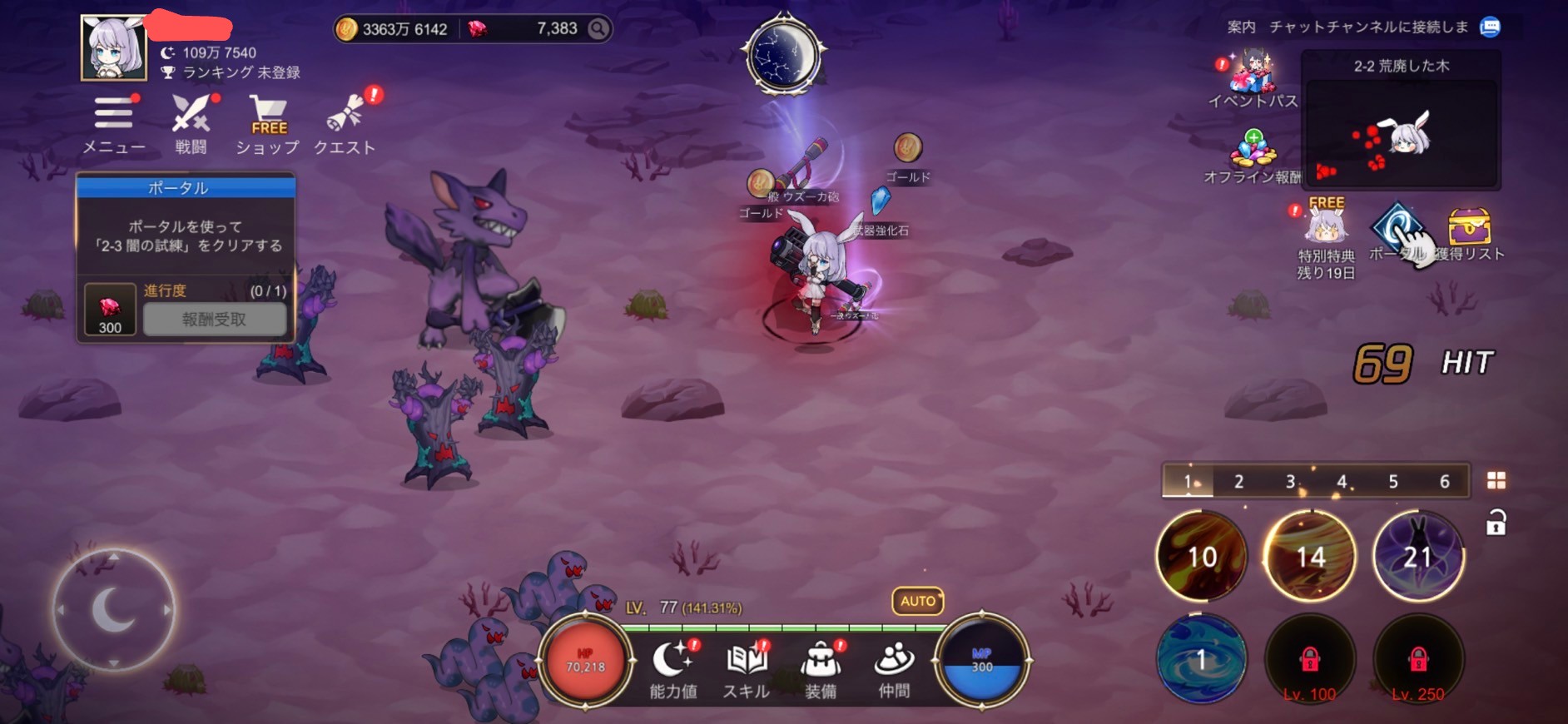Click the magnifier beside gem count
The height and width of the screenshot is (724, 1568).
click(x=598, y=29)
